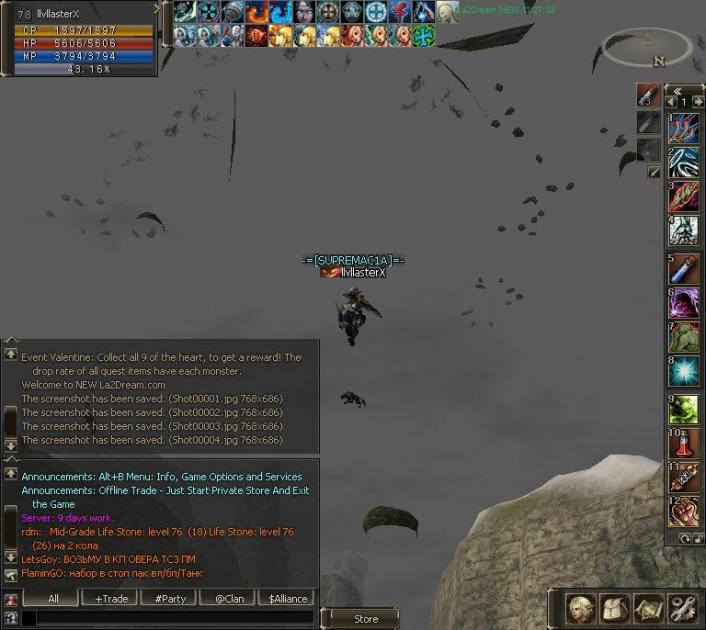Viewport: 706px width, 630px height.
Task: Switch to the All chat tab
Action: click(53, 598)
